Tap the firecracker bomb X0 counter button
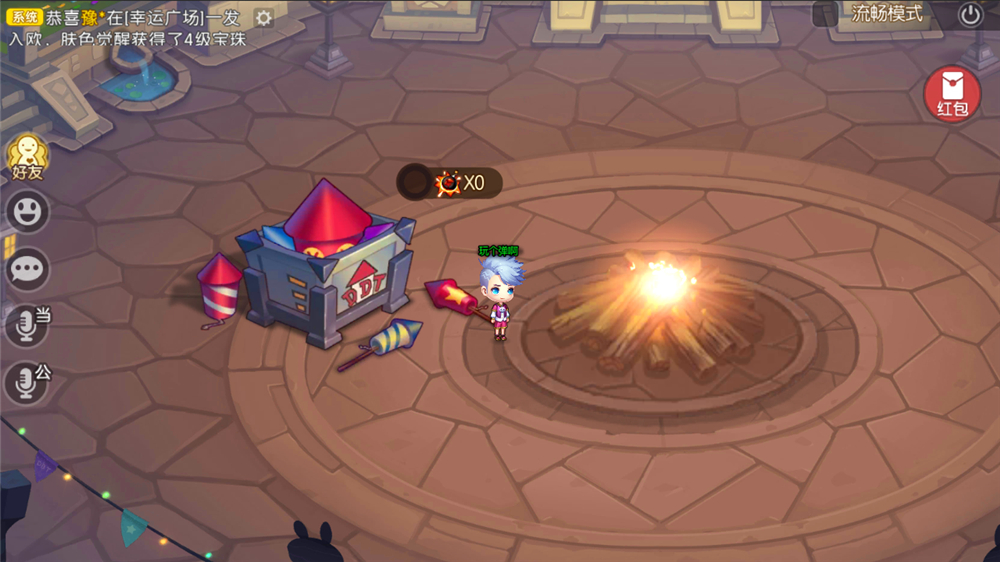This screenshot has height=562, width=1000. tap(450, 182)
